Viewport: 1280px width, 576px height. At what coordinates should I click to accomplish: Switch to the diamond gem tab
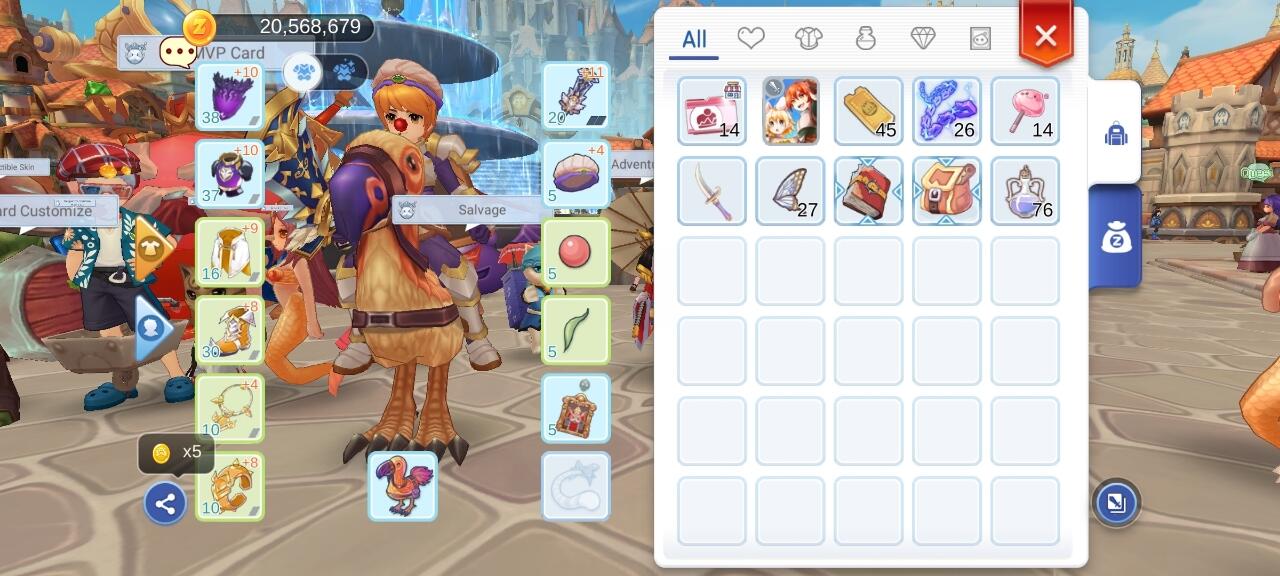tap(923, 38)
